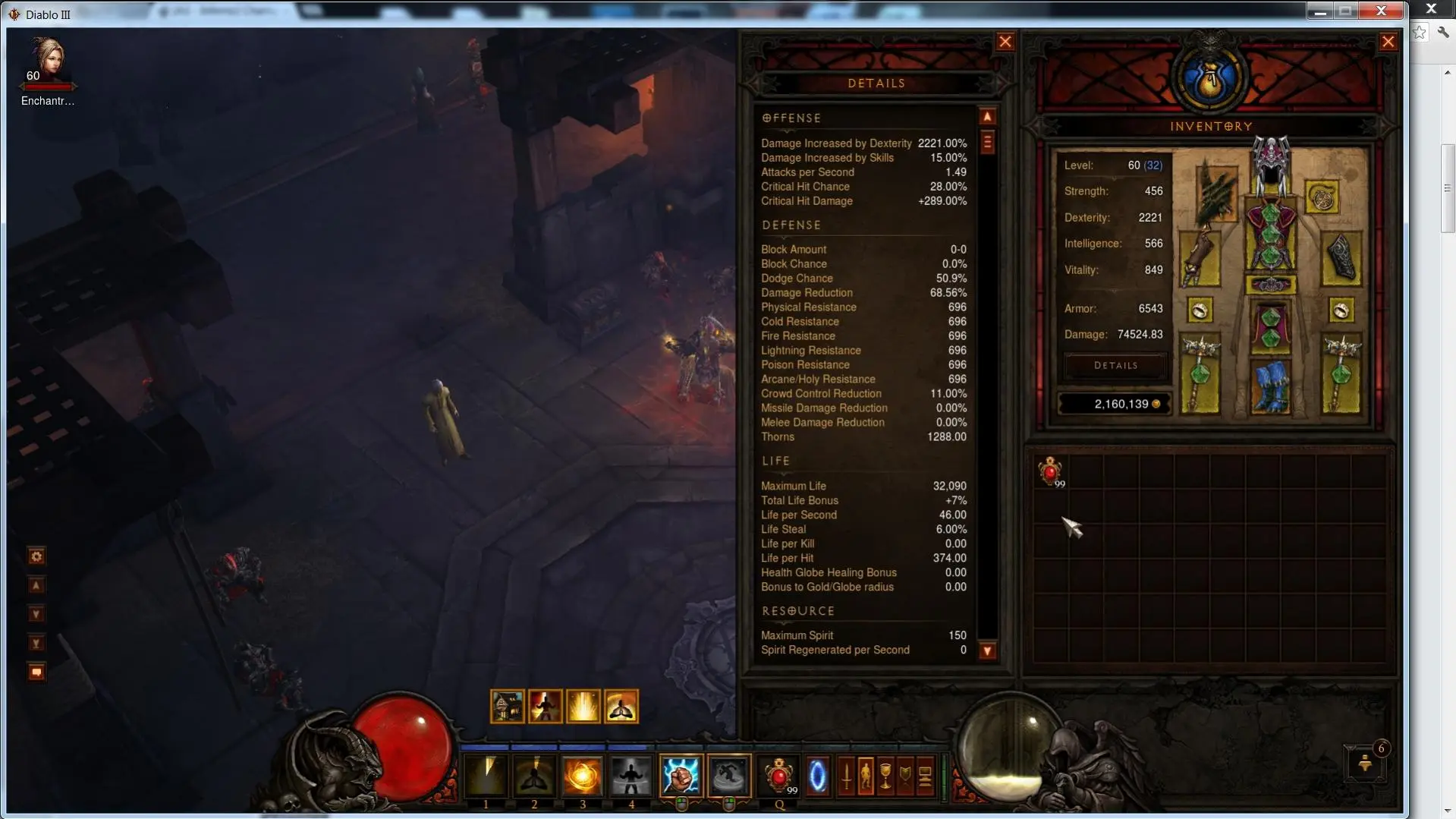Image resolution: width=1456 pixels, height=819 pixels.
Task: Close the Details stats panel
Action: (1005, 43)
